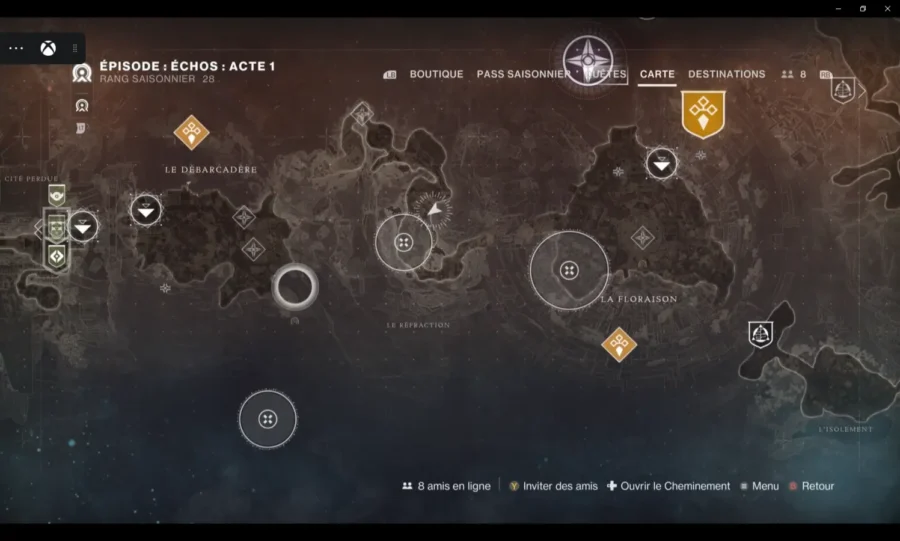Select the landing zone below the gold shield

coord(661,162)
